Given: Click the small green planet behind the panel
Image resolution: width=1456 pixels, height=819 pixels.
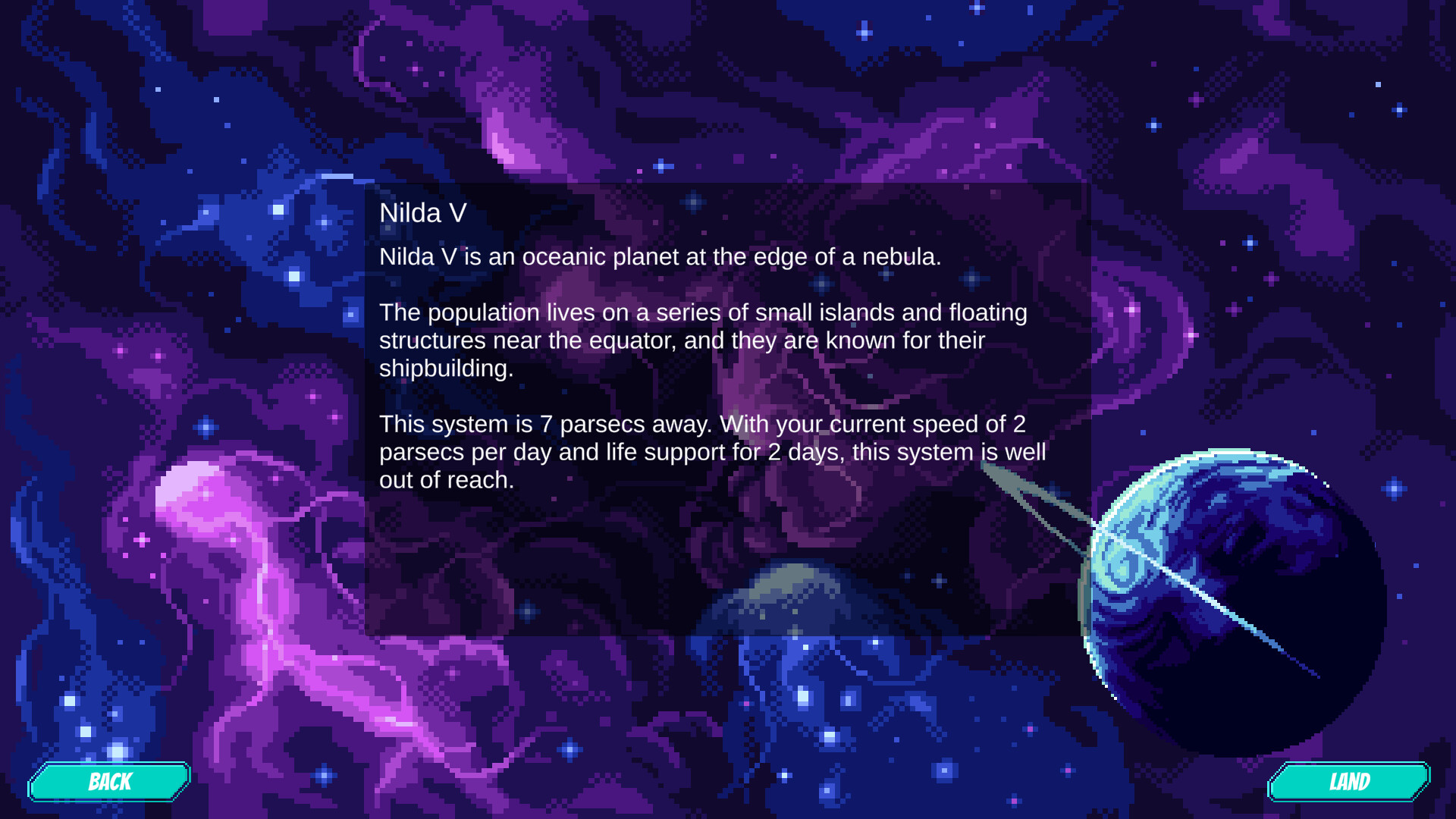Looking at the screenshot, I should coord(789,599).
